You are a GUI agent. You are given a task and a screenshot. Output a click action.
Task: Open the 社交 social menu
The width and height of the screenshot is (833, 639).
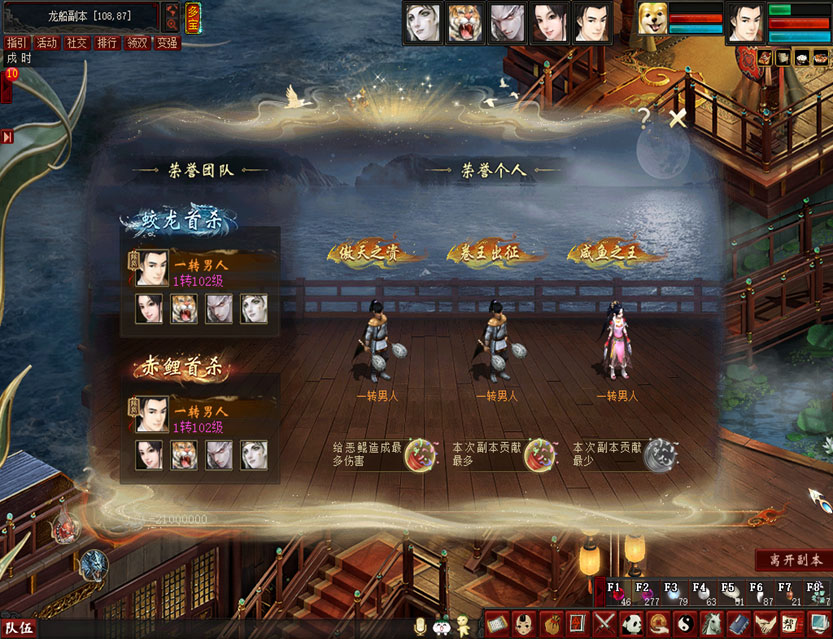[76, 43]
